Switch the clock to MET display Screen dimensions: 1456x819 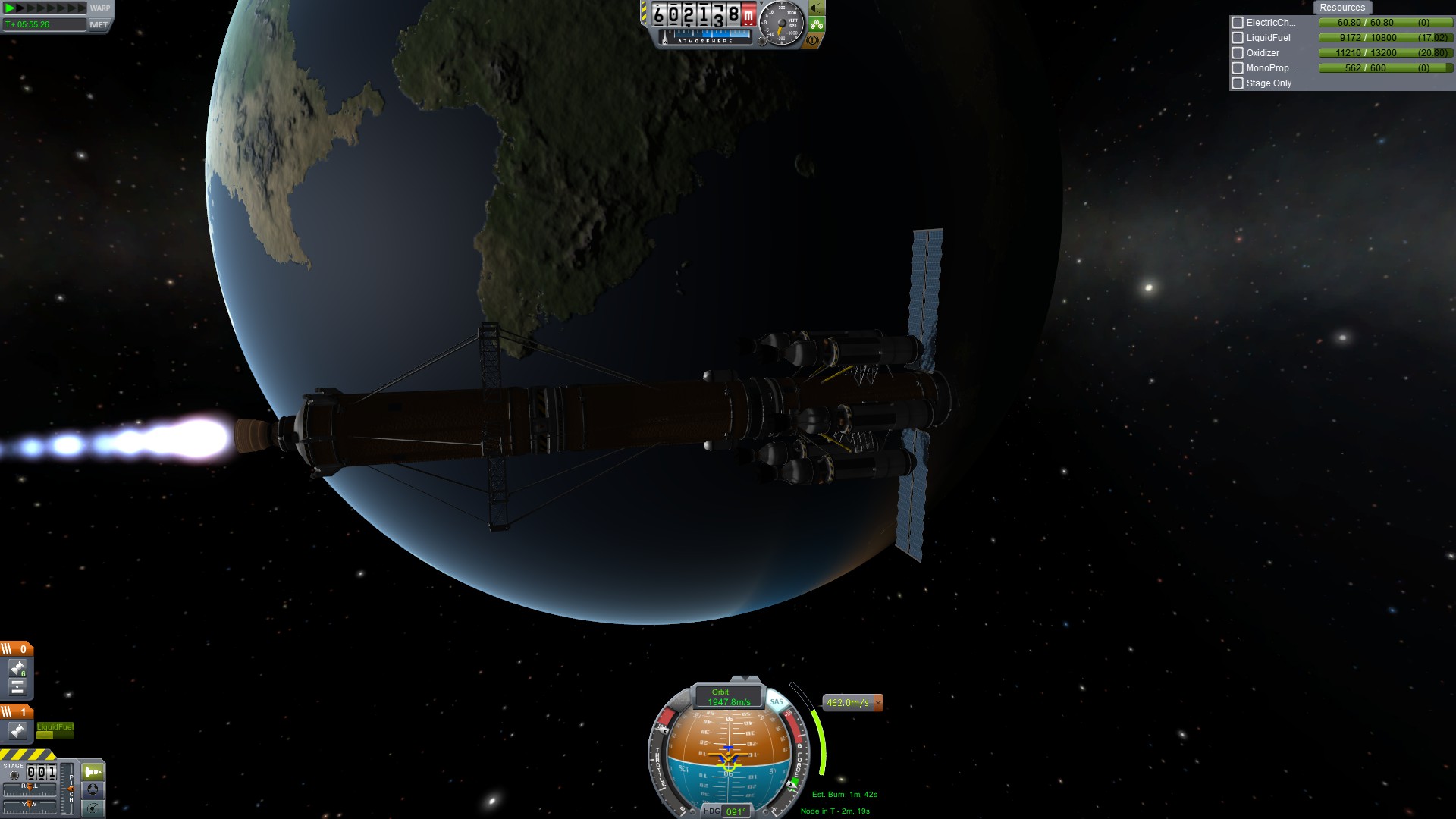click(x=99, y=24)
